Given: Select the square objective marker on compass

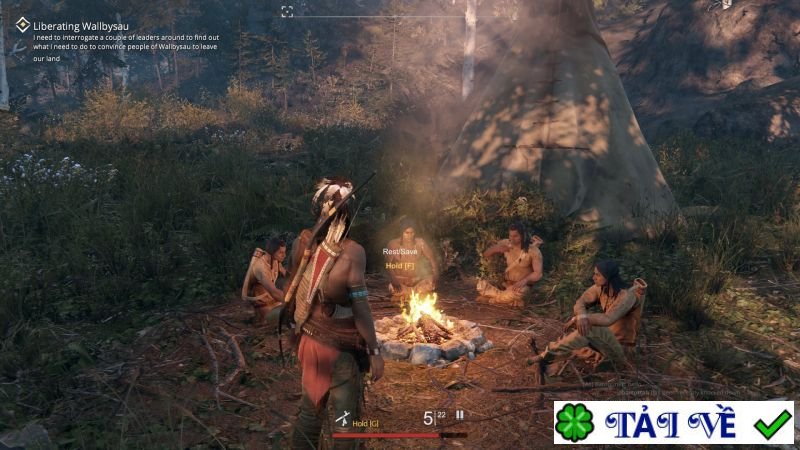Looking at the screenshot, I should tap(287, 11).
